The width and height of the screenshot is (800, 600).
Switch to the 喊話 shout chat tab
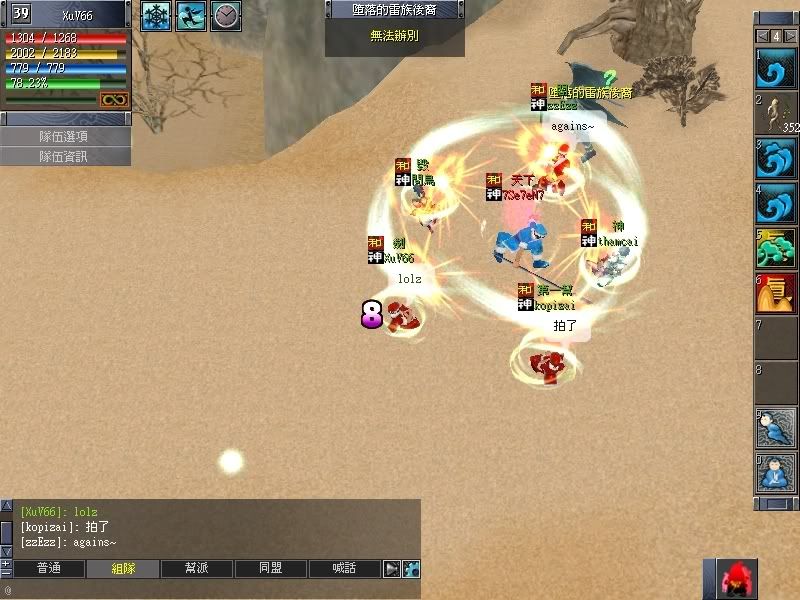pyautogui.click(x=344, y=568)
